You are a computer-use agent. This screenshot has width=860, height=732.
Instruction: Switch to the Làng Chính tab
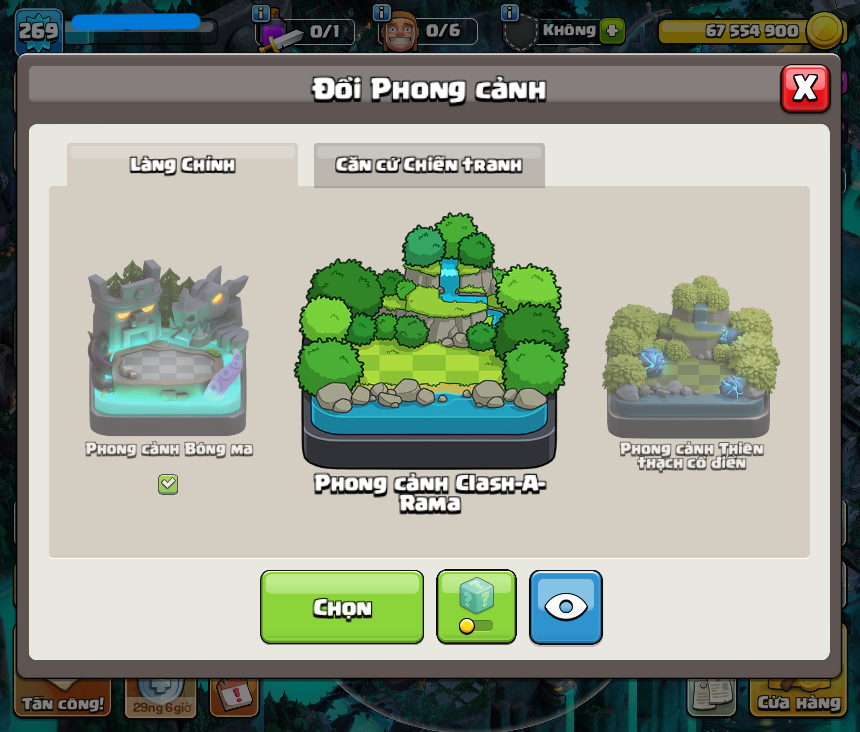[182, 165]
